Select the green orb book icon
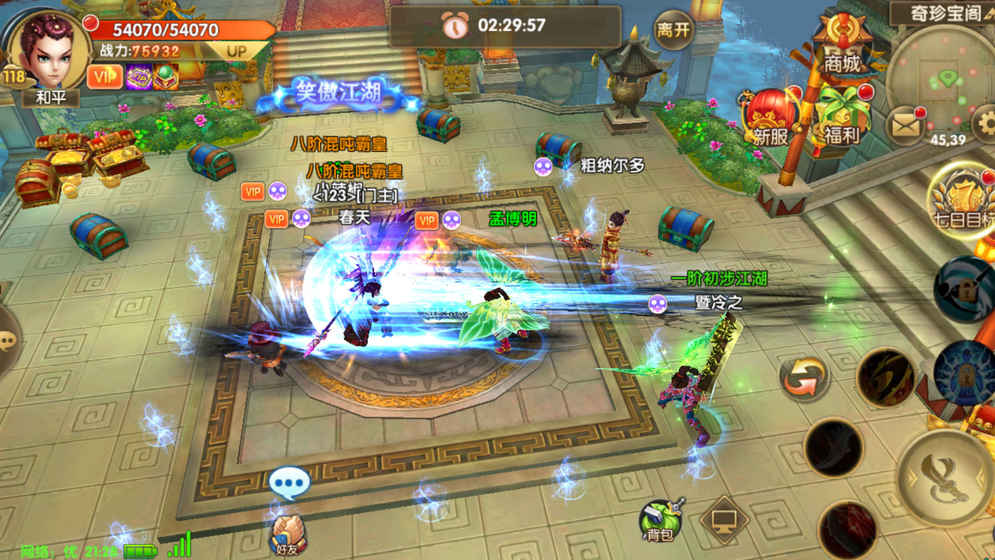995x560 pixels. click(x=165, y=77)
